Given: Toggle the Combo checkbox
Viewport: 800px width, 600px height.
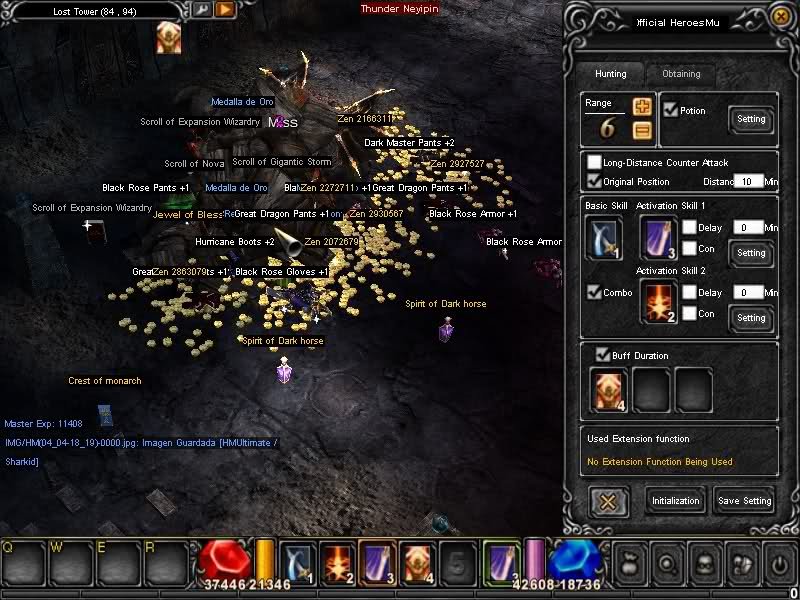Looking at the screenshot, I should pyautogui.click(x=593, y=293).
